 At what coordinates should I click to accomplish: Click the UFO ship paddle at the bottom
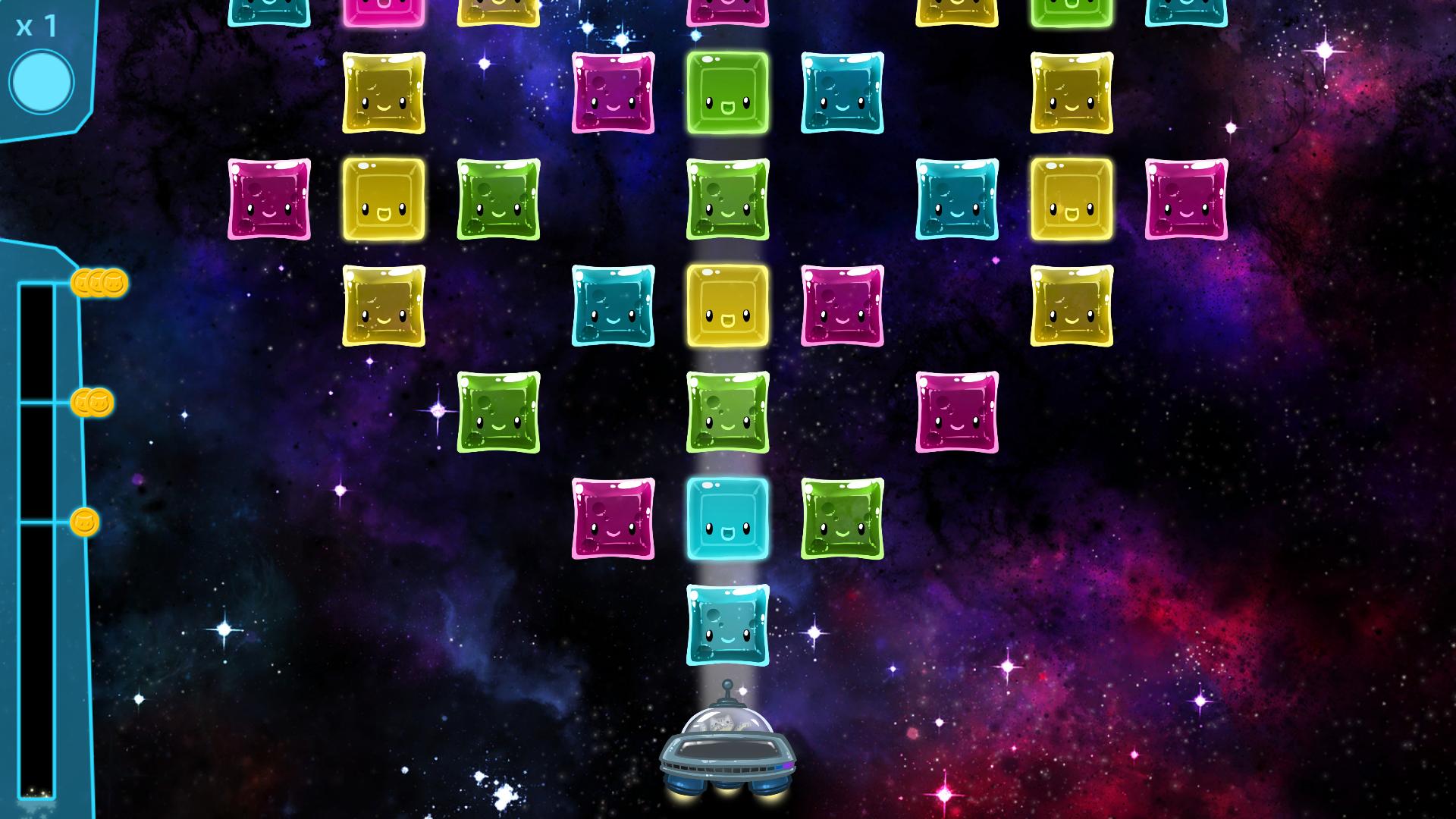click(728, 758)
